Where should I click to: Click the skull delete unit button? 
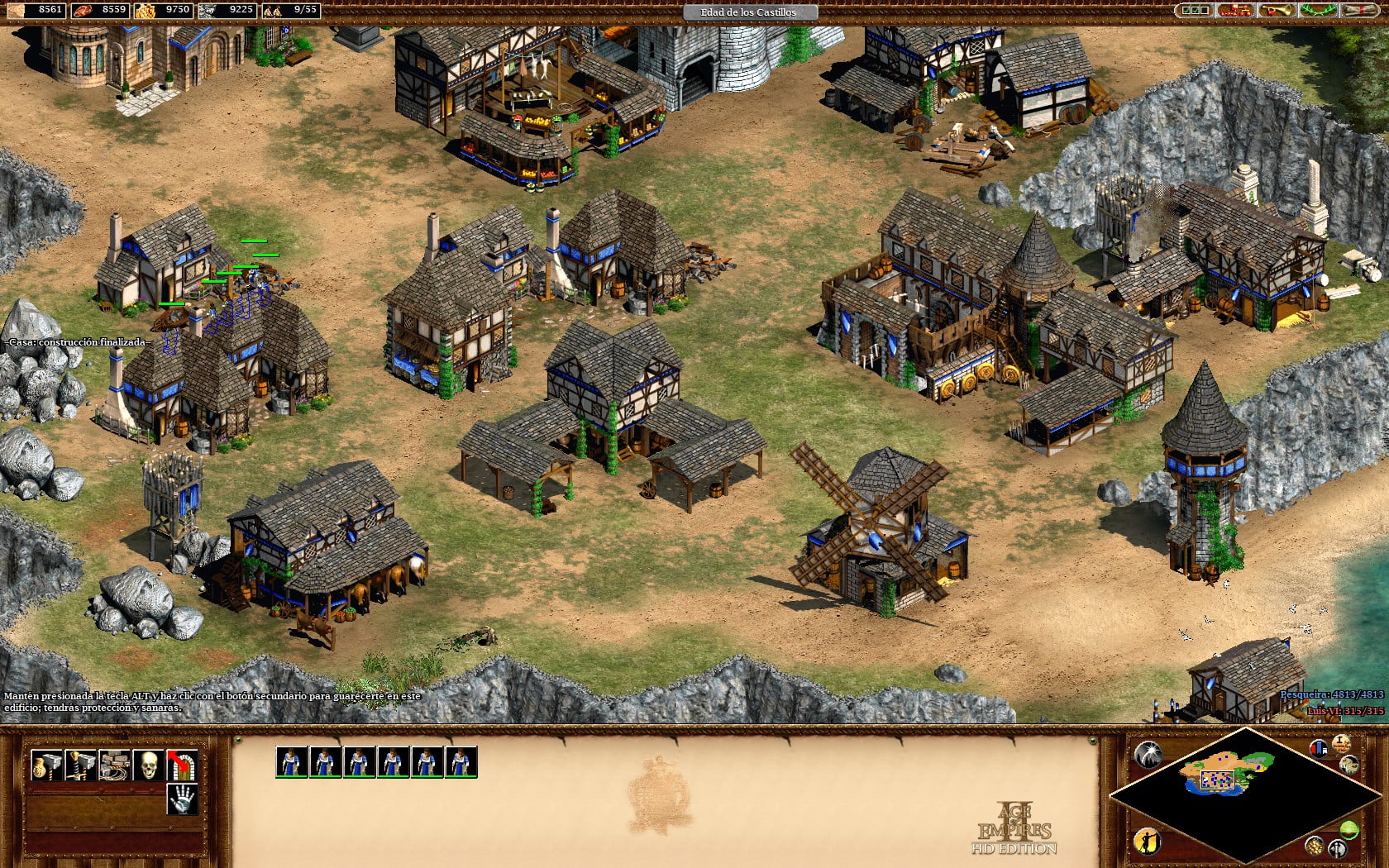pyautogui.click(x=149, y=765)
